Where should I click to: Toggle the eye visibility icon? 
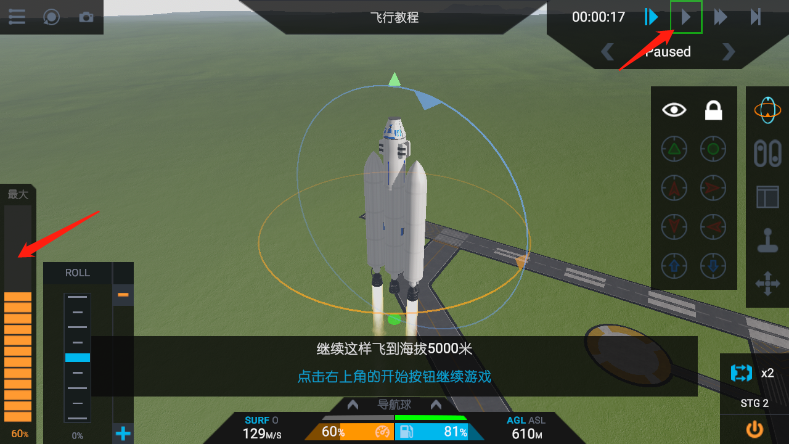675,110
